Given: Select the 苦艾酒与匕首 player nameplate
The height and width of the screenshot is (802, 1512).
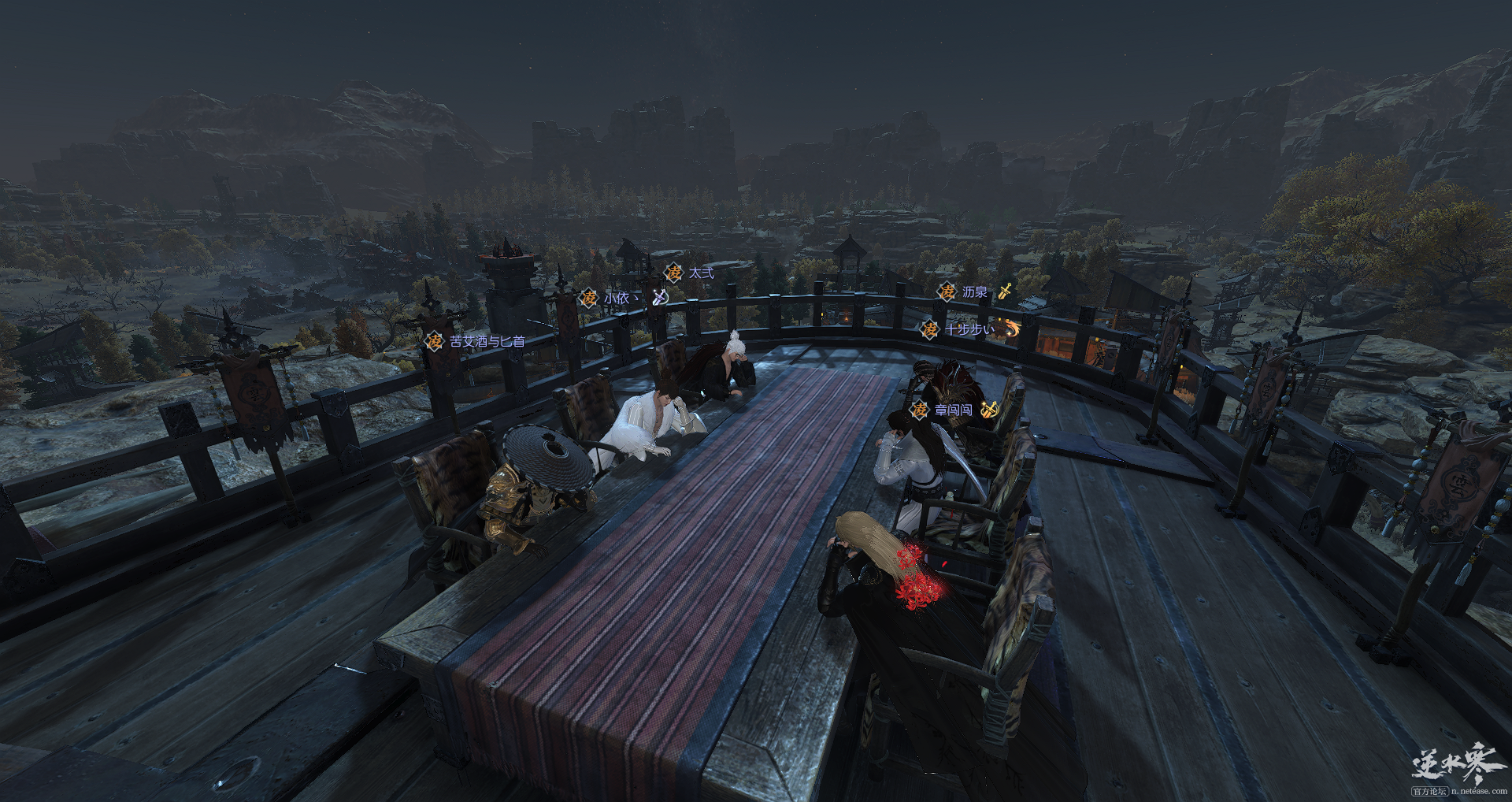Looking at the screenshot, I should (x=486, y=341).
